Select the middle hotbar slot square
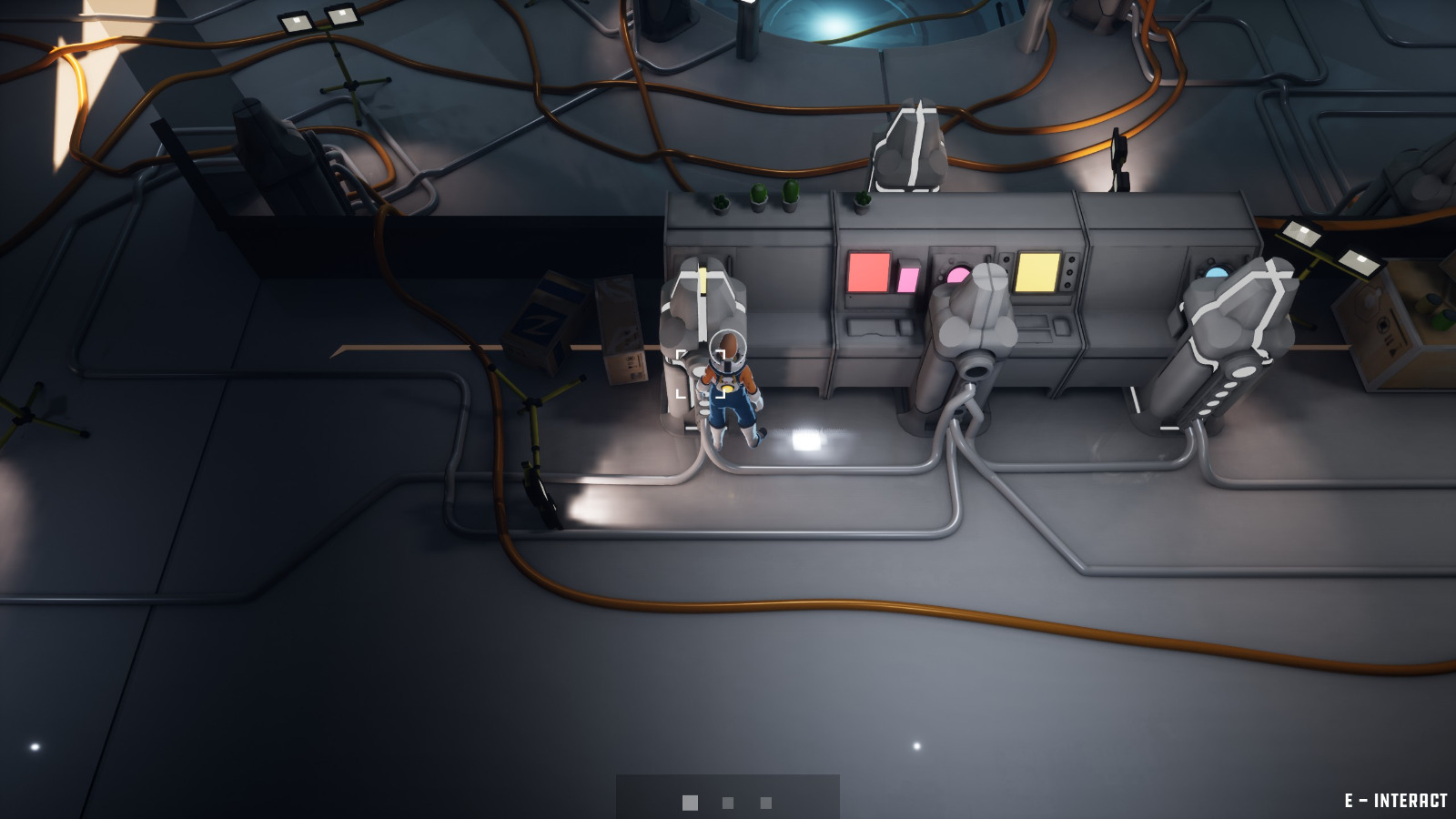 point(728,803)
